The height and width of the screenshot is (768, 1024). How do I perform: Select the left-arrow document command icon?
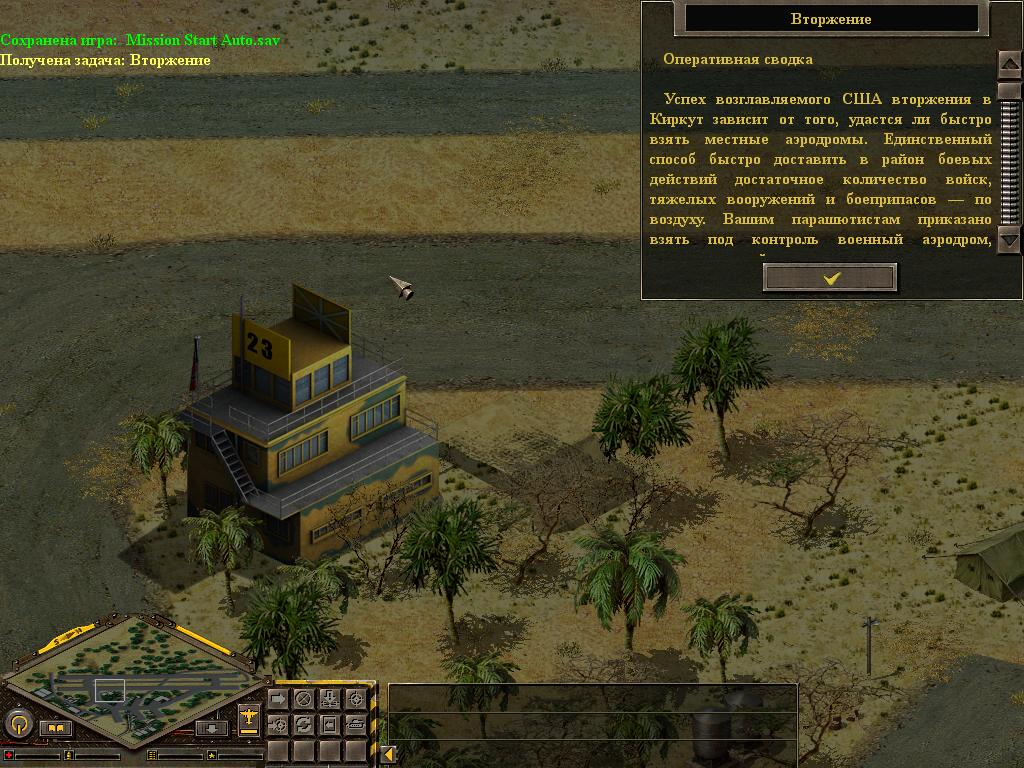click(329, 723)
